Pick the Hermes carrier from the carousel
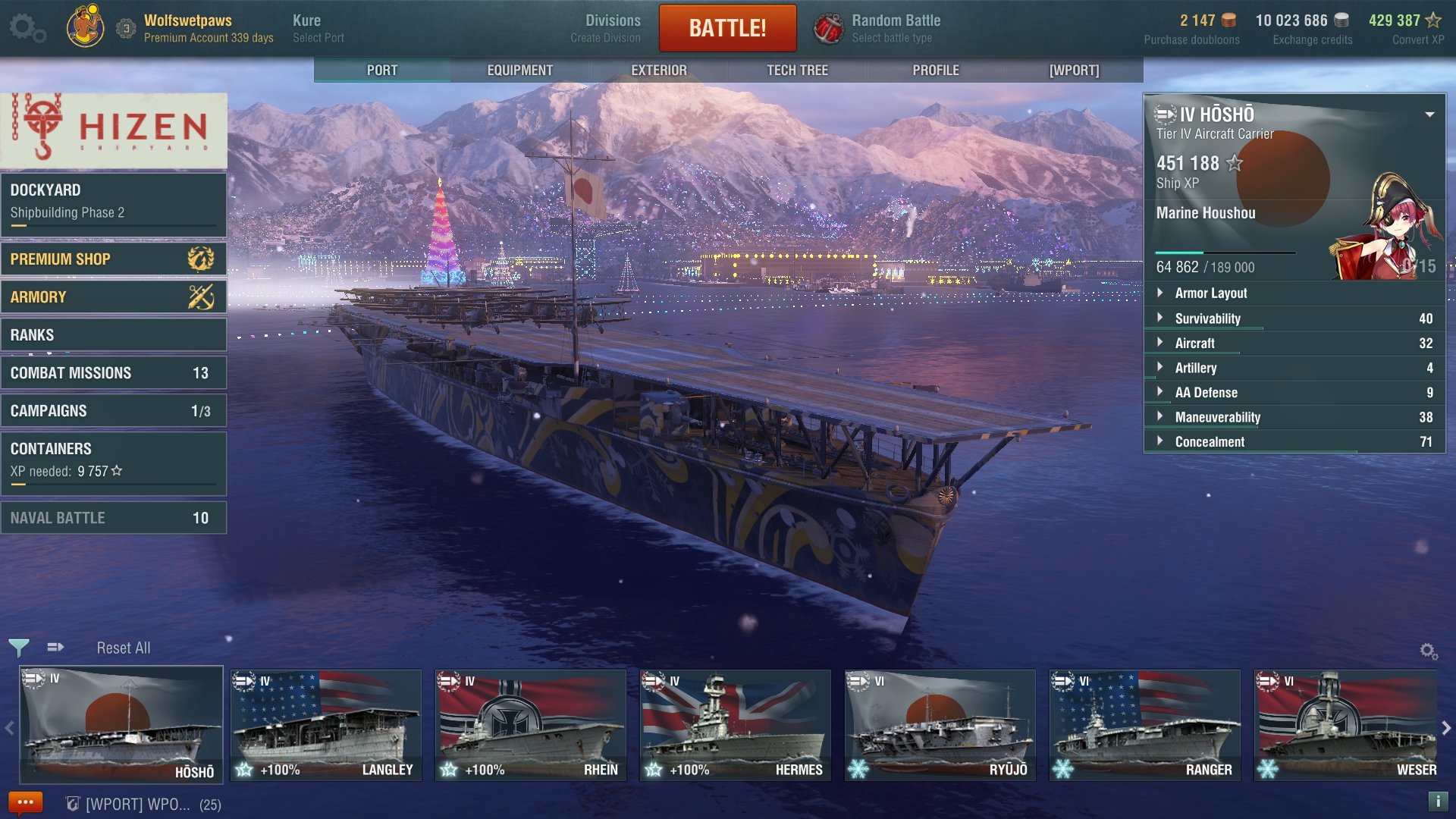Image resolution: width=1456 pixels, height=819 pixels. pyautogui.click(x=735, y=725)
